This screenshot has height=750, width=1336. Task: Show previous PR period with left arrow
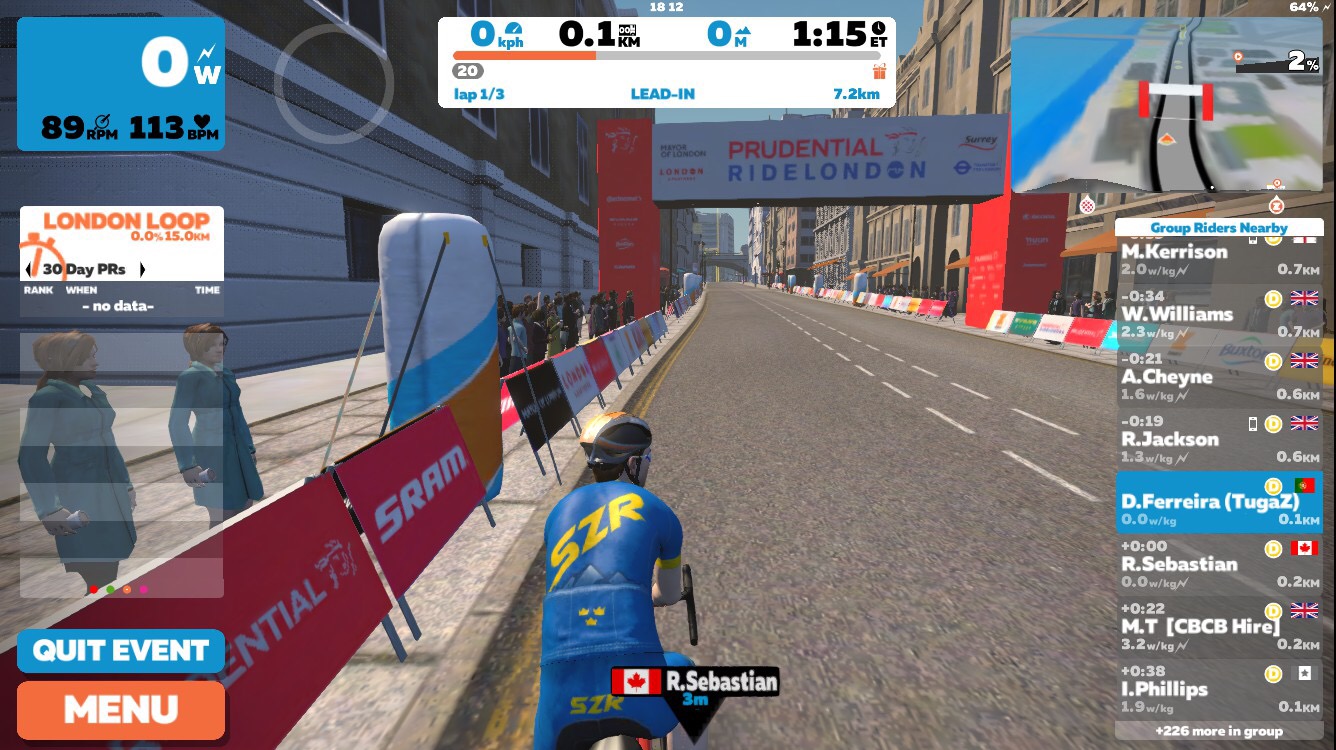point(29,270)
